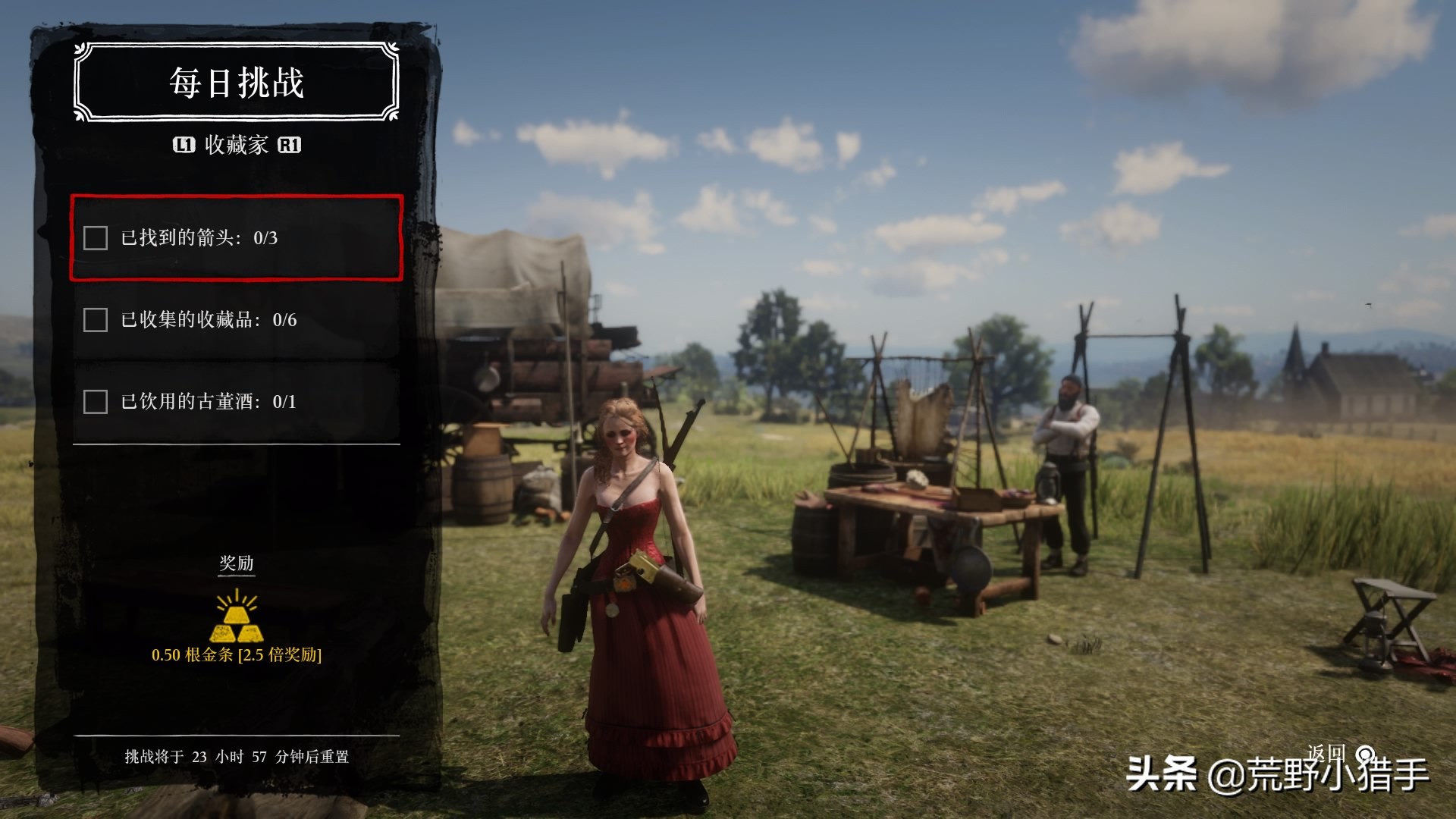Choose the 已饮用的古董酒 challenge entry
Viewport: 1456px width, 819px height.
tap(236, 401)
